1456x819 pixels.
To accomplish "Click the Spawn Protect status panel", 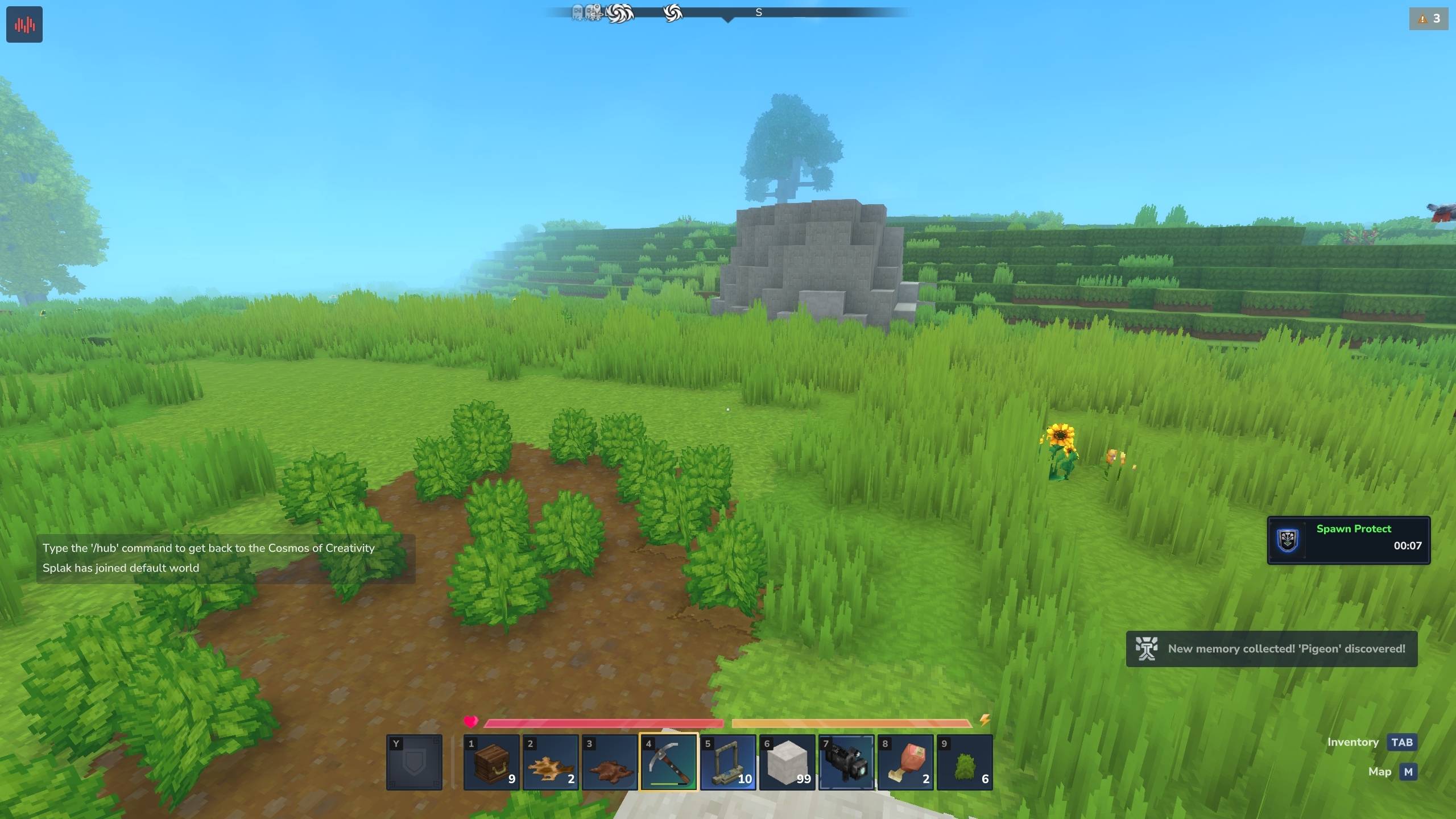I will click(1349, 540).
